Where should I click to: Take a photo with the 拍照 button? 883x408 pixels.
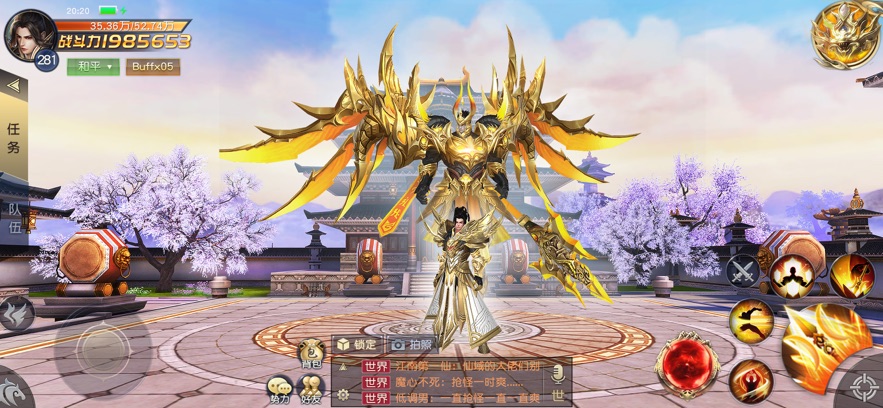coord(411,343)
